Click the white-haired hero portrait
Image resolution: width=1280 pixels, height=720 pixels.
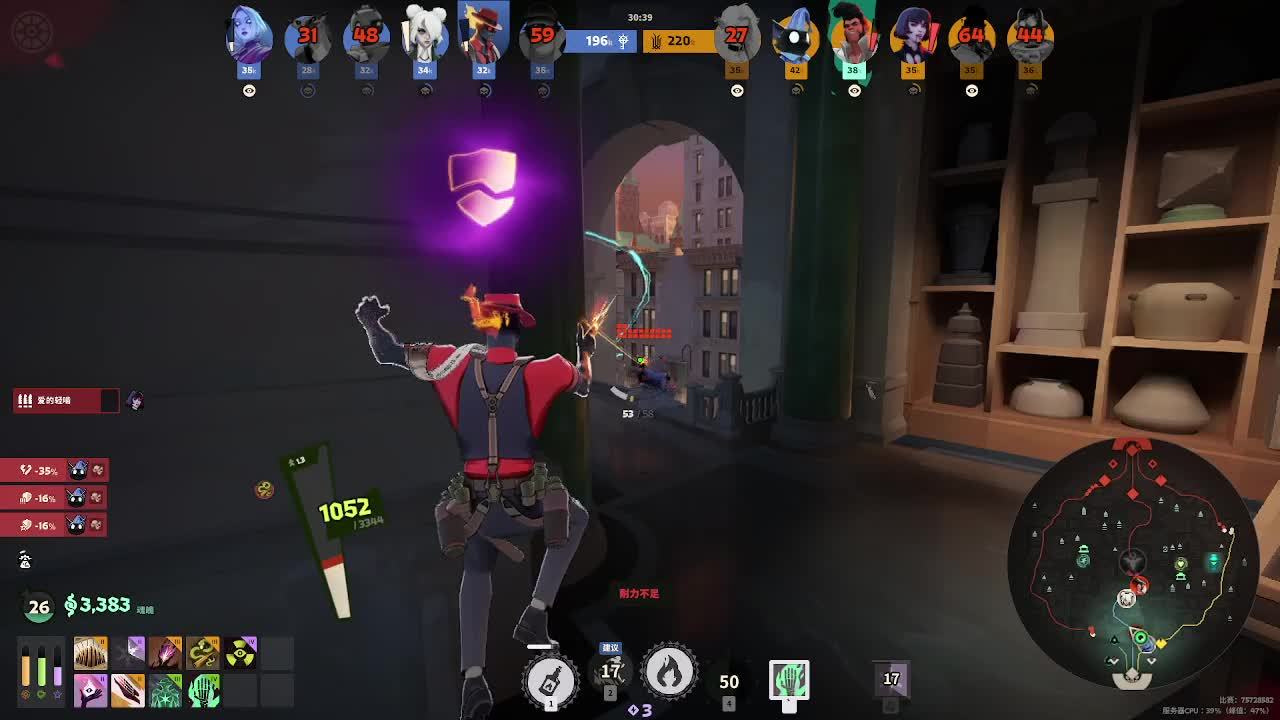(x=425, y=34)
